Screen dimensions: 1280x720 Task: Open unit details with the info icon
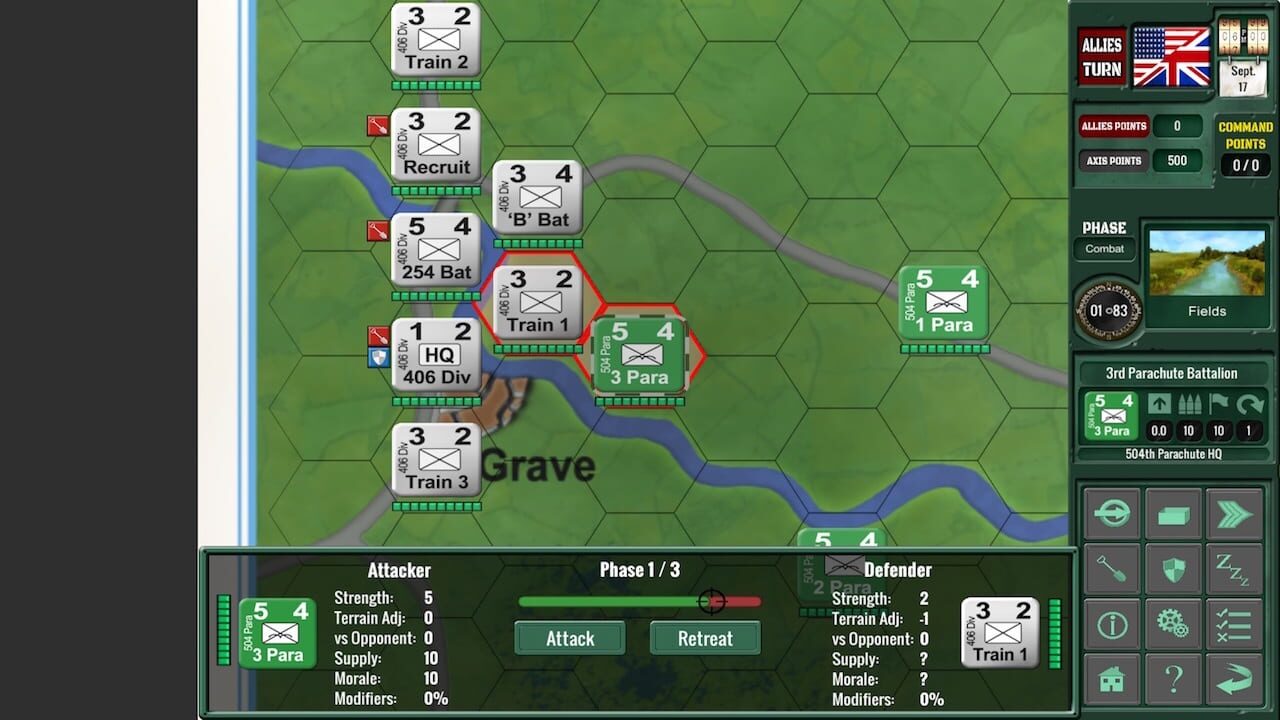click(1113, 623)
